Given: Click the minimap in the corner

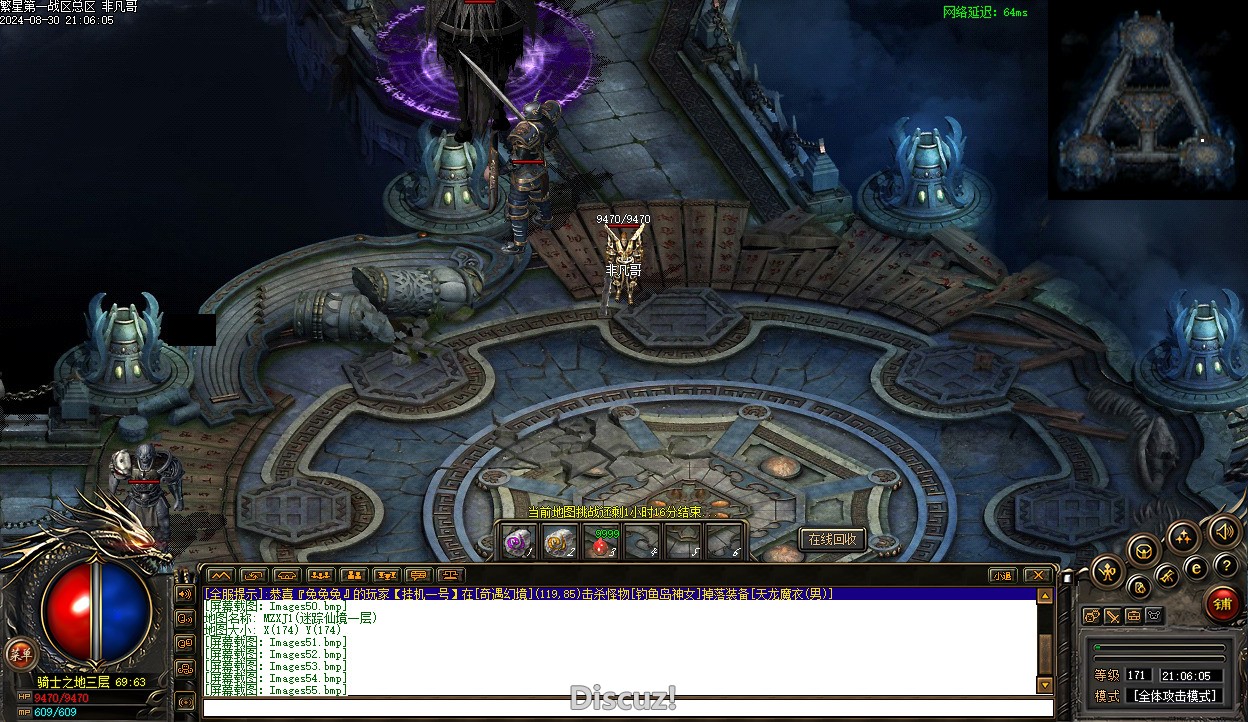Looking at the screenshot, I should click(1147, 100).
